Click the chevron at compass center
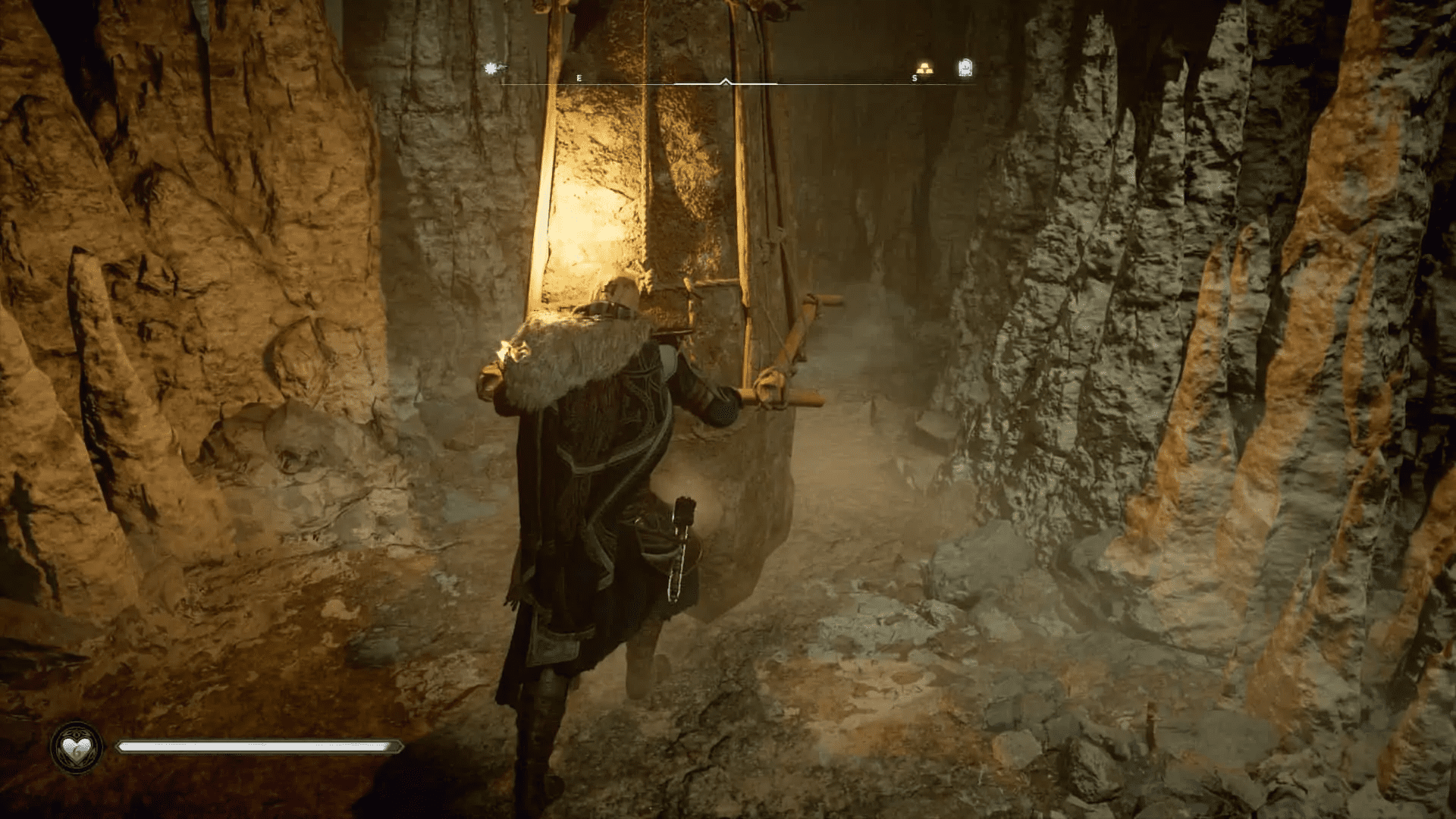Viewport: 1456px width, 819px height. pos(725,80)
